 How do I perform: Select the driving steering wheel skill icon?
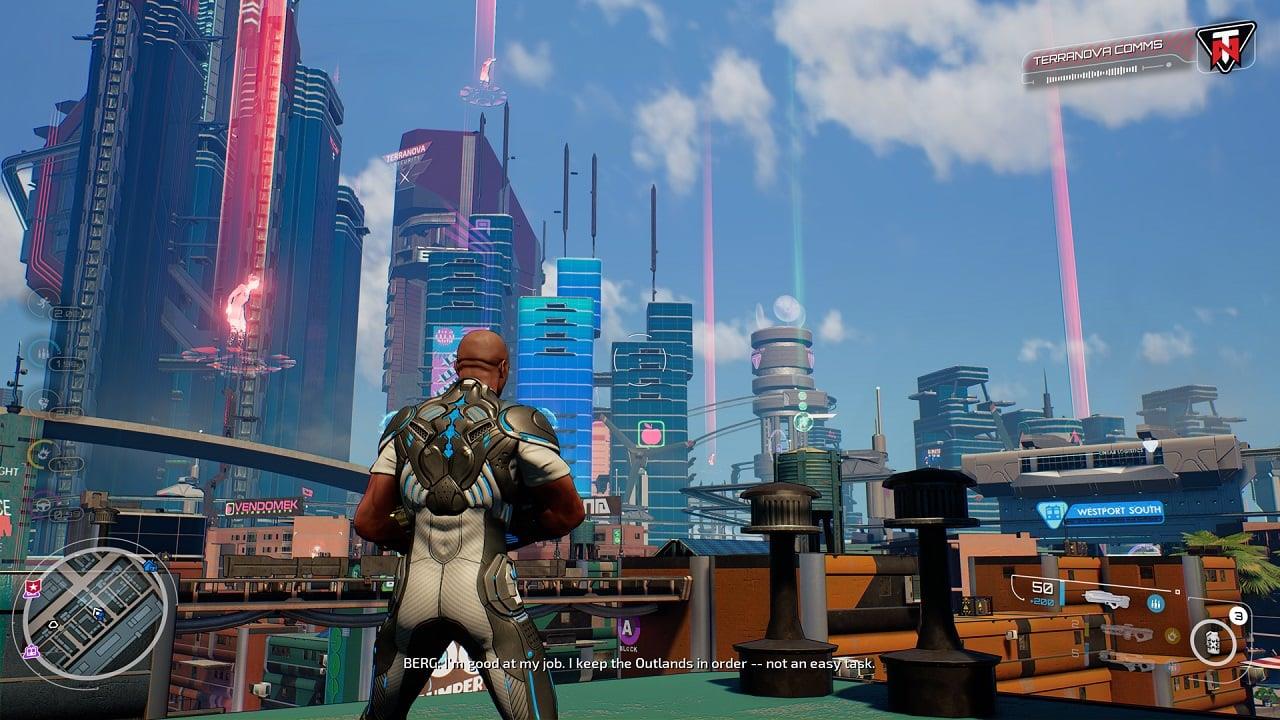point(43,504)
